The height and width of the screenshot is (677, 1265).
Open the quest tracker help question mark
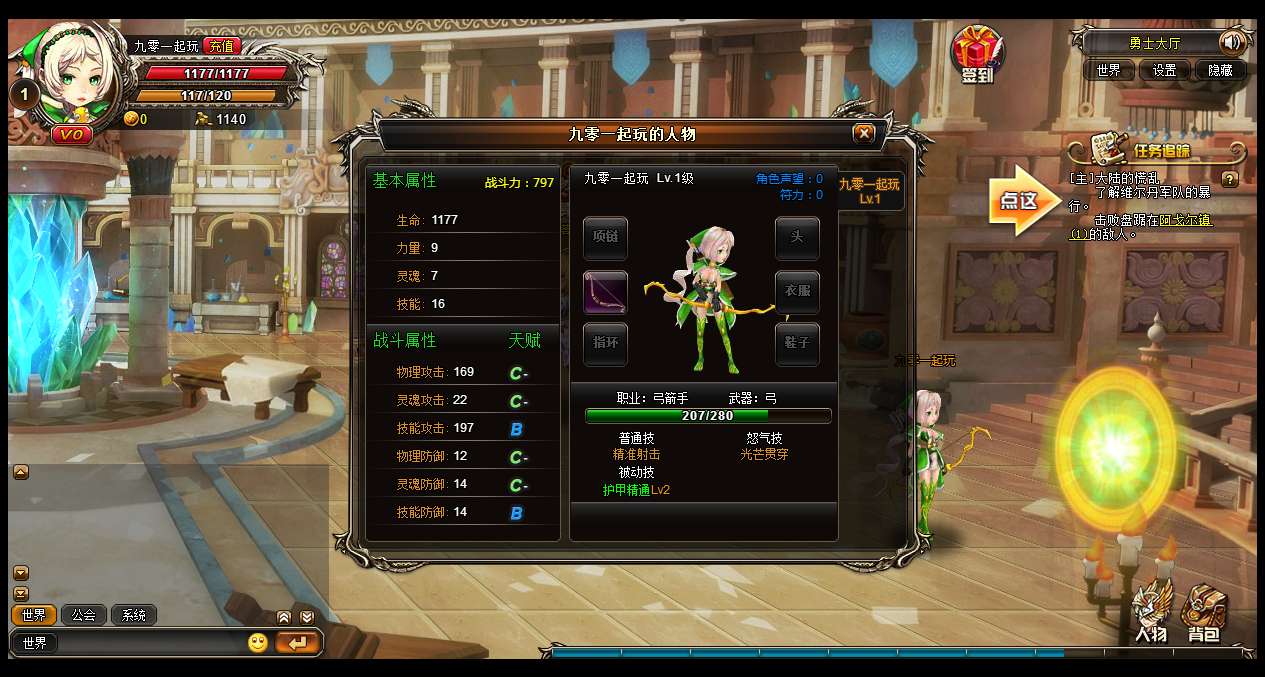1230,180
